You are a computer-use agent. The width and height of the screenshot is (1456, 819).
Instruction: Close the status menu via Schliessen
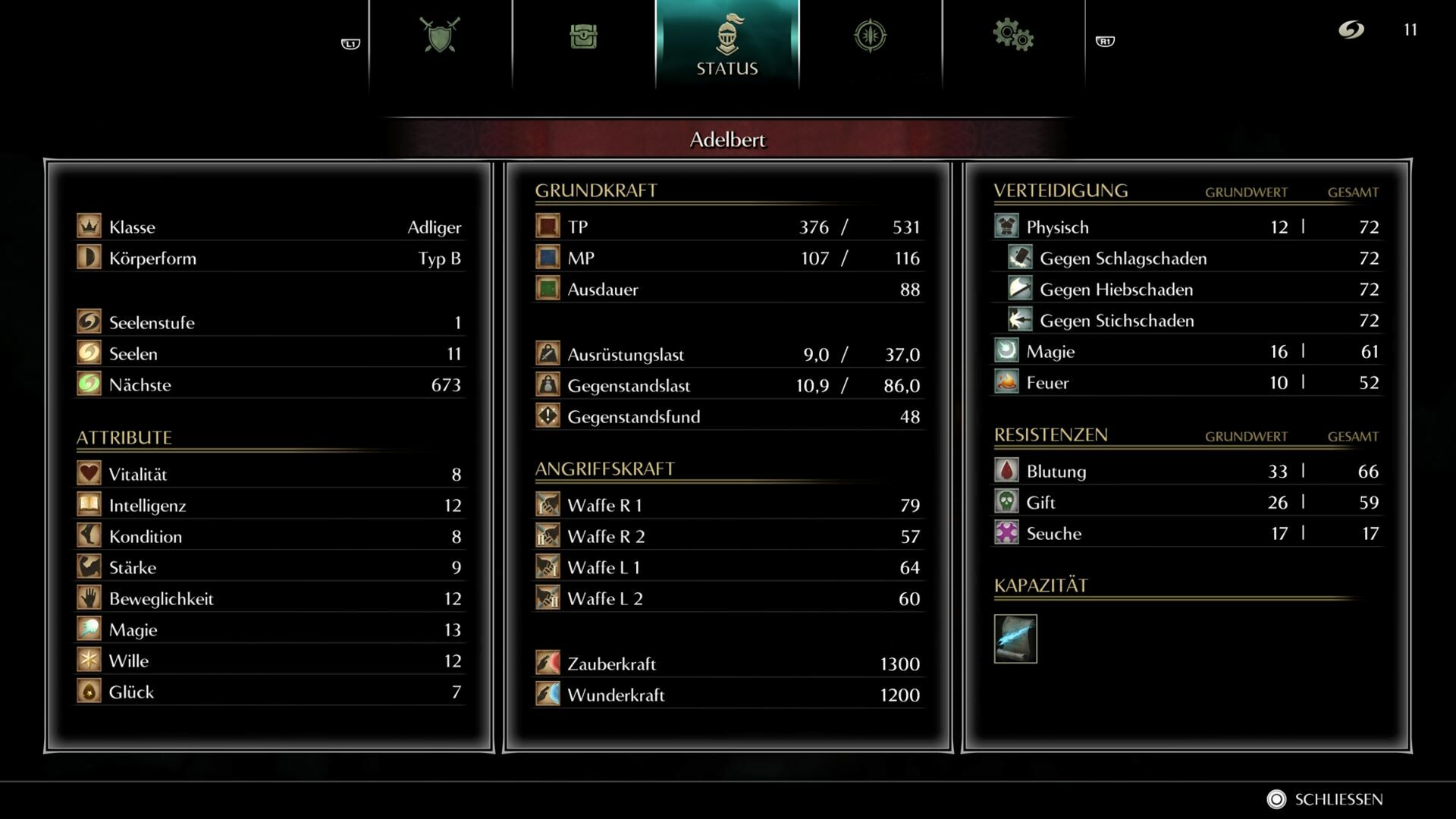pyautogui.click(x=1326, y=799)
